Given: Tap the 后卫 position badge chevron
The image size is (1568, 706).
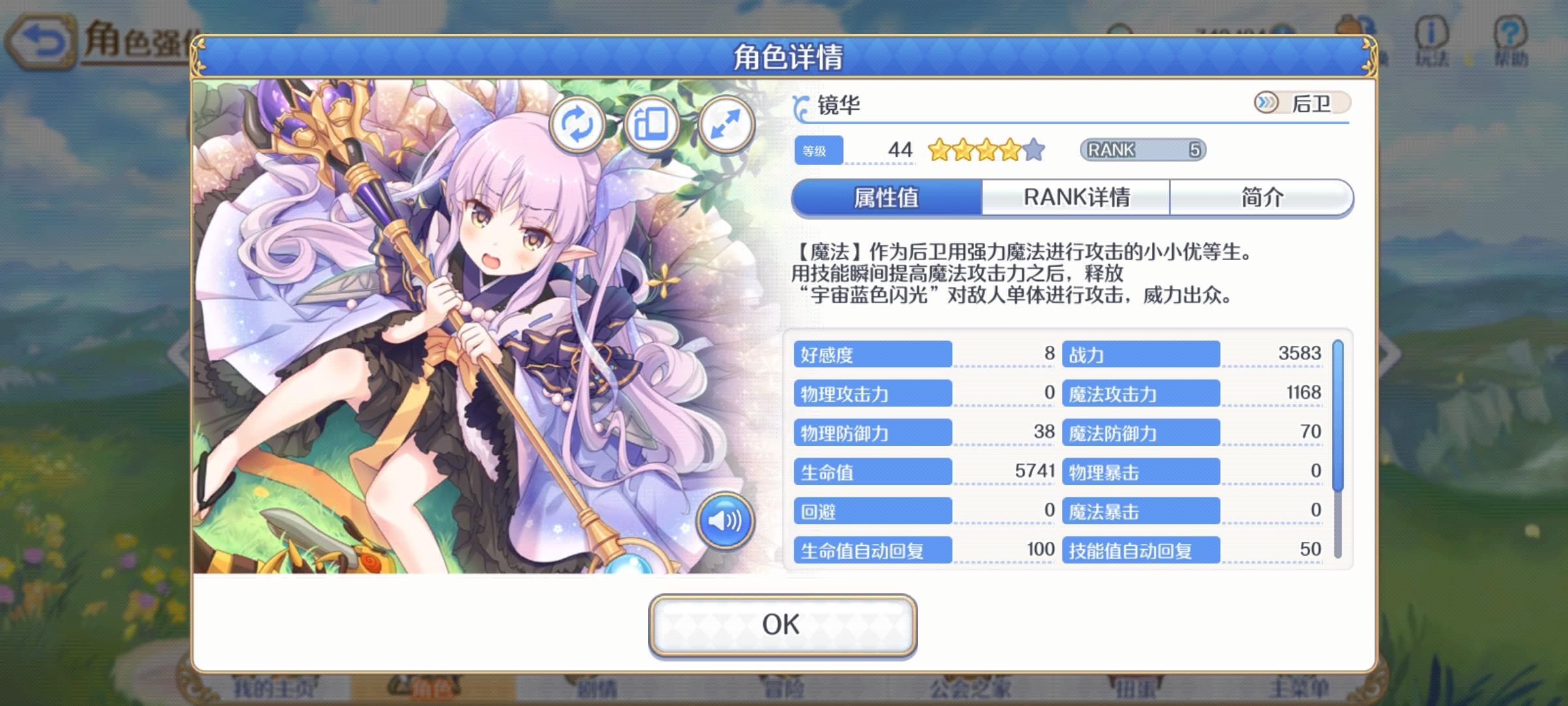Looking at the screenshot, I should tap(1264, 101).
